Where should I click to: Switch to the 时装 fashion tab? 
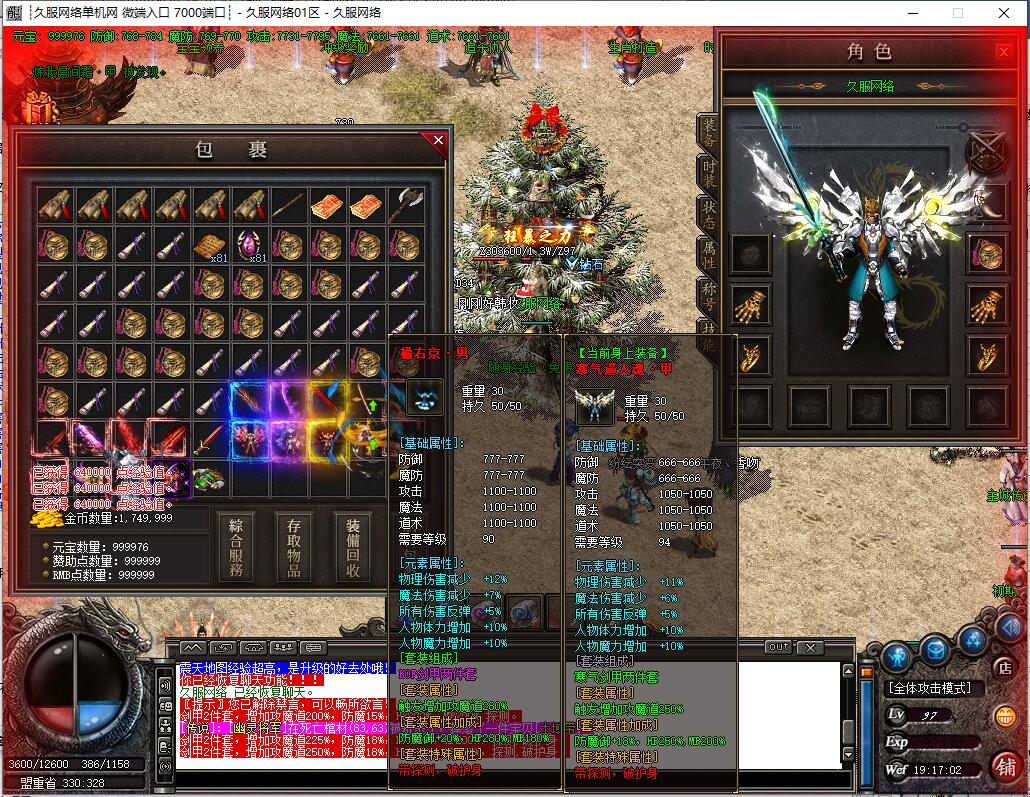708,172
